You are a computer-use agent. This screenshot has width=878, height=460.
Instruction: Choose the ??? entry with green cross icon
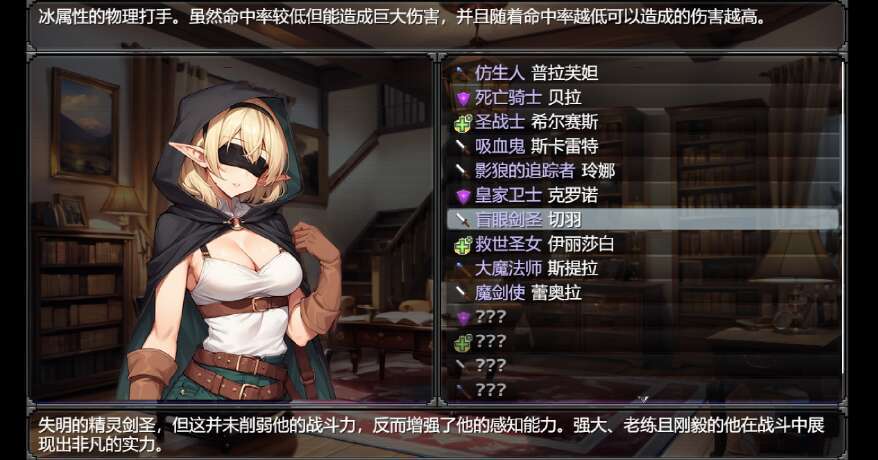coord(490,342)
